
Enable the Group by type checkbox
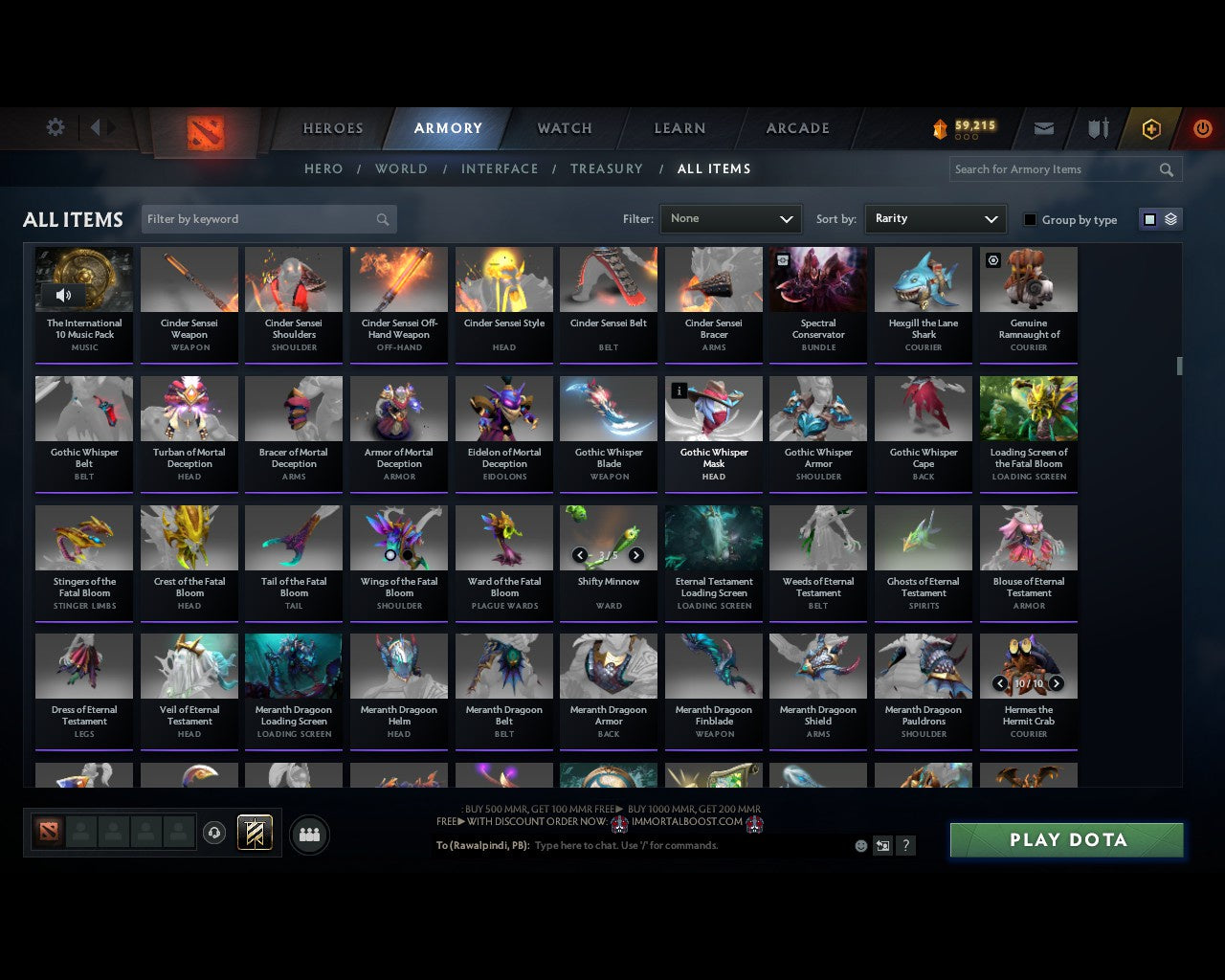click(x=1030, y=219)
